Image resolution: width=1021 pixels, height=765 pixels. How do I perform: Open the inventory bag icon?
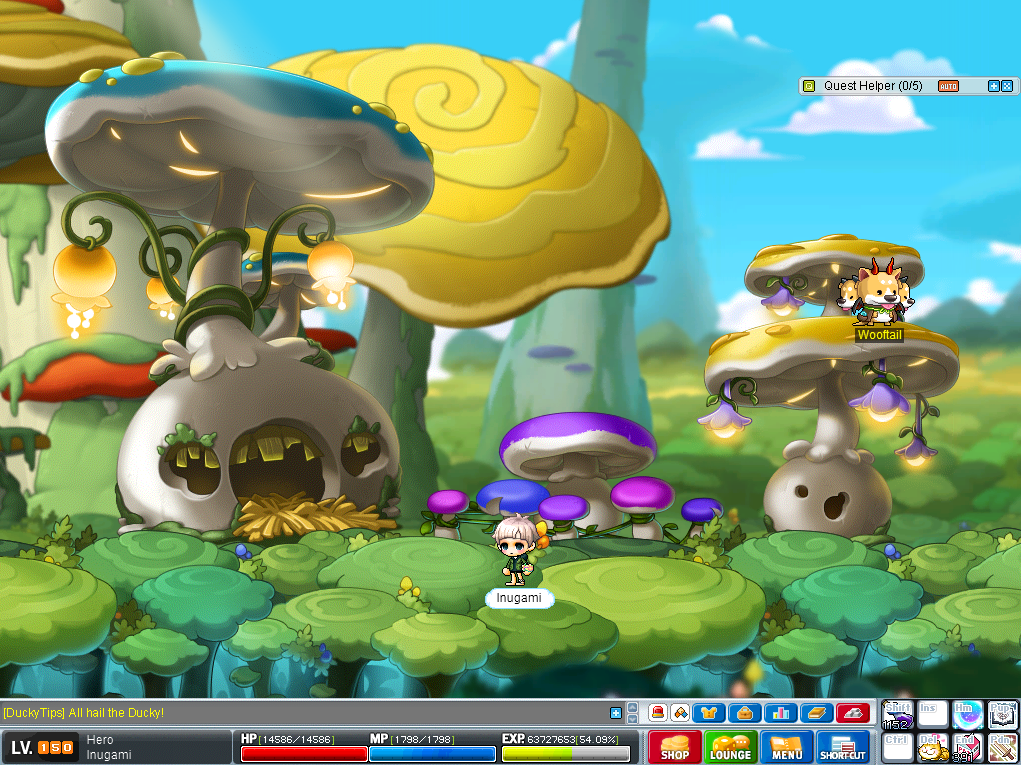point(745,713)
